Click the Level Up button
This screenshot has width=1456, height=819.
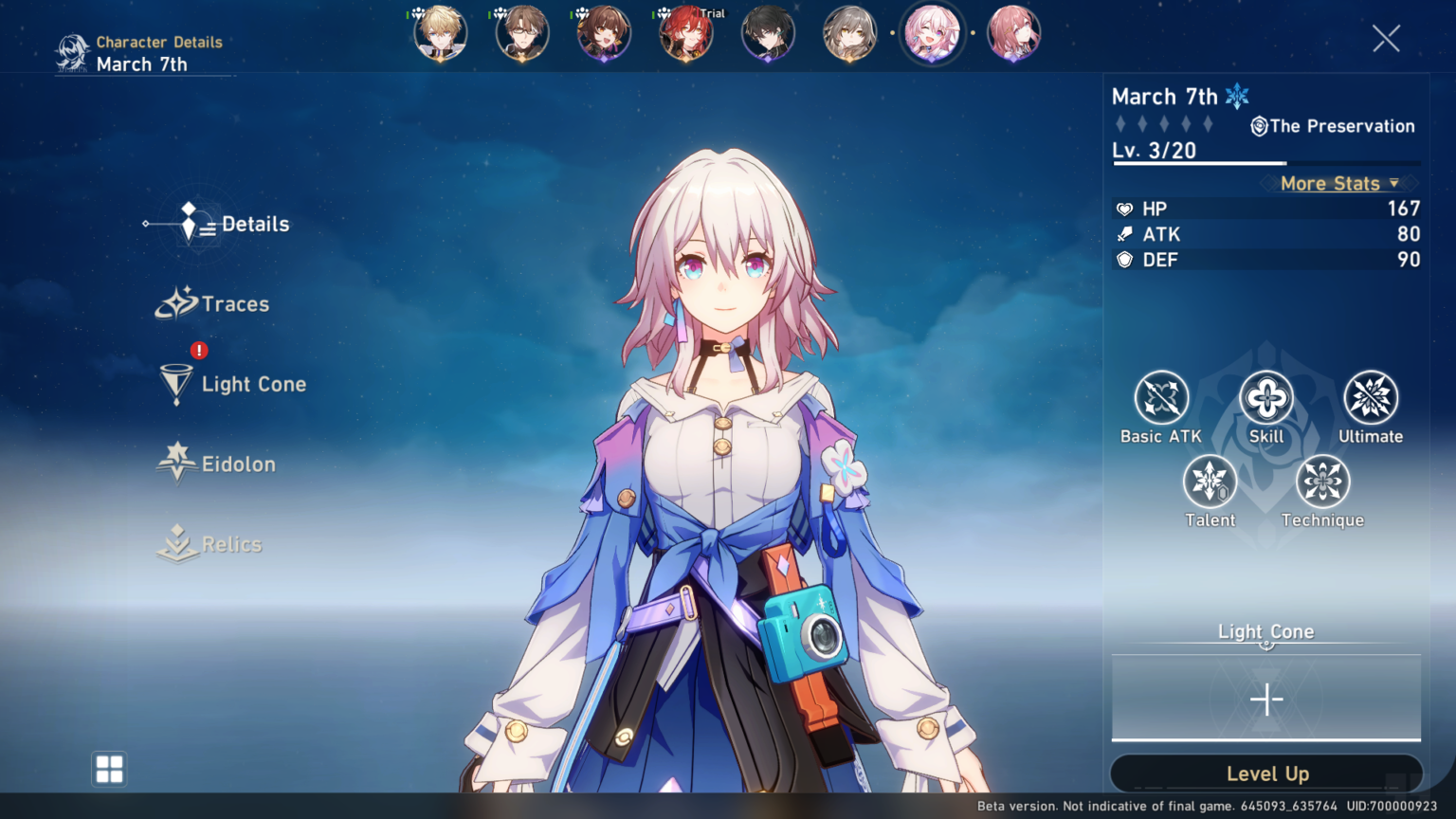[1266, 773]
